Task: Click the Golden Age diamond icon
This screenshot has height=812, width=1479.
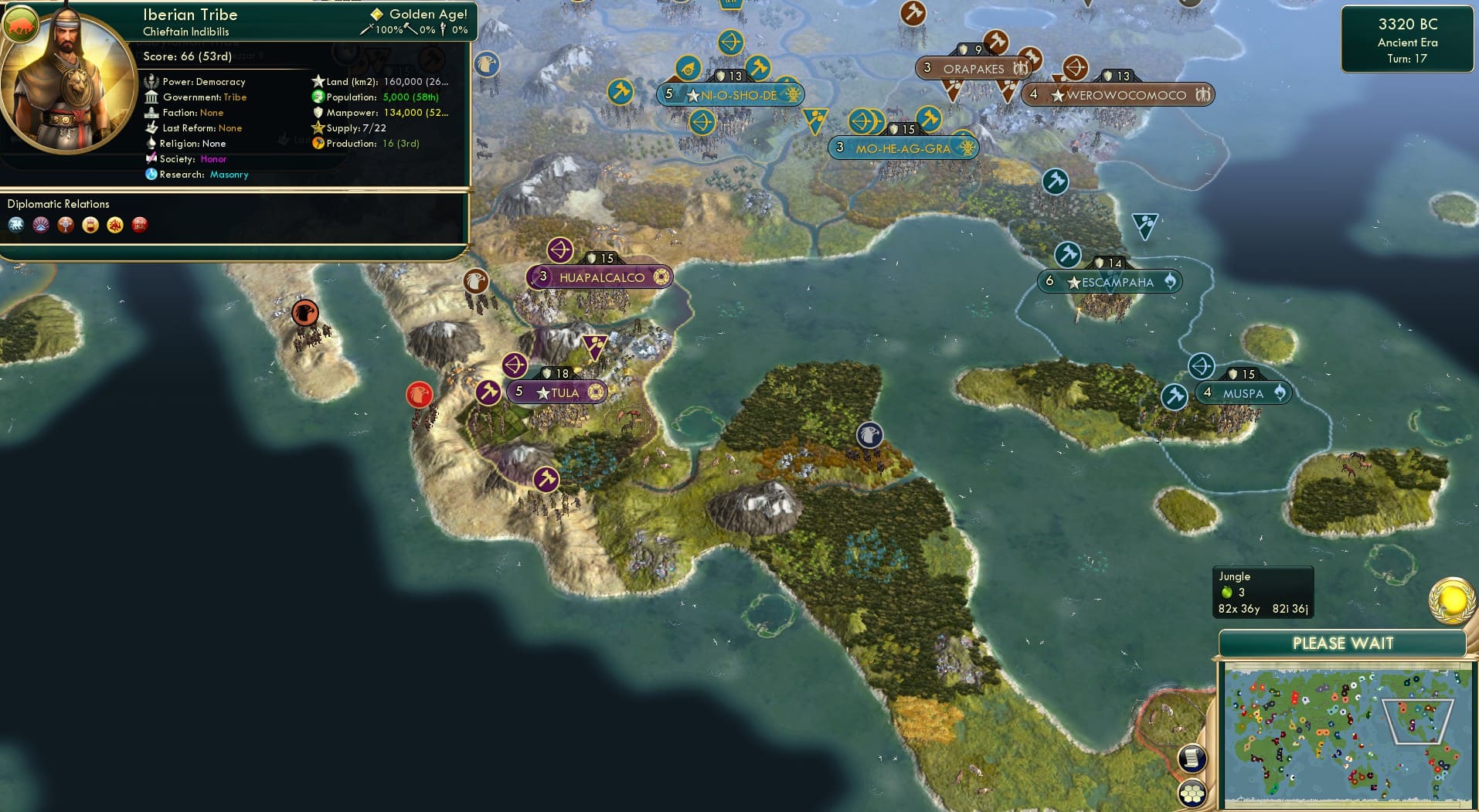Action: click(376, 13)
